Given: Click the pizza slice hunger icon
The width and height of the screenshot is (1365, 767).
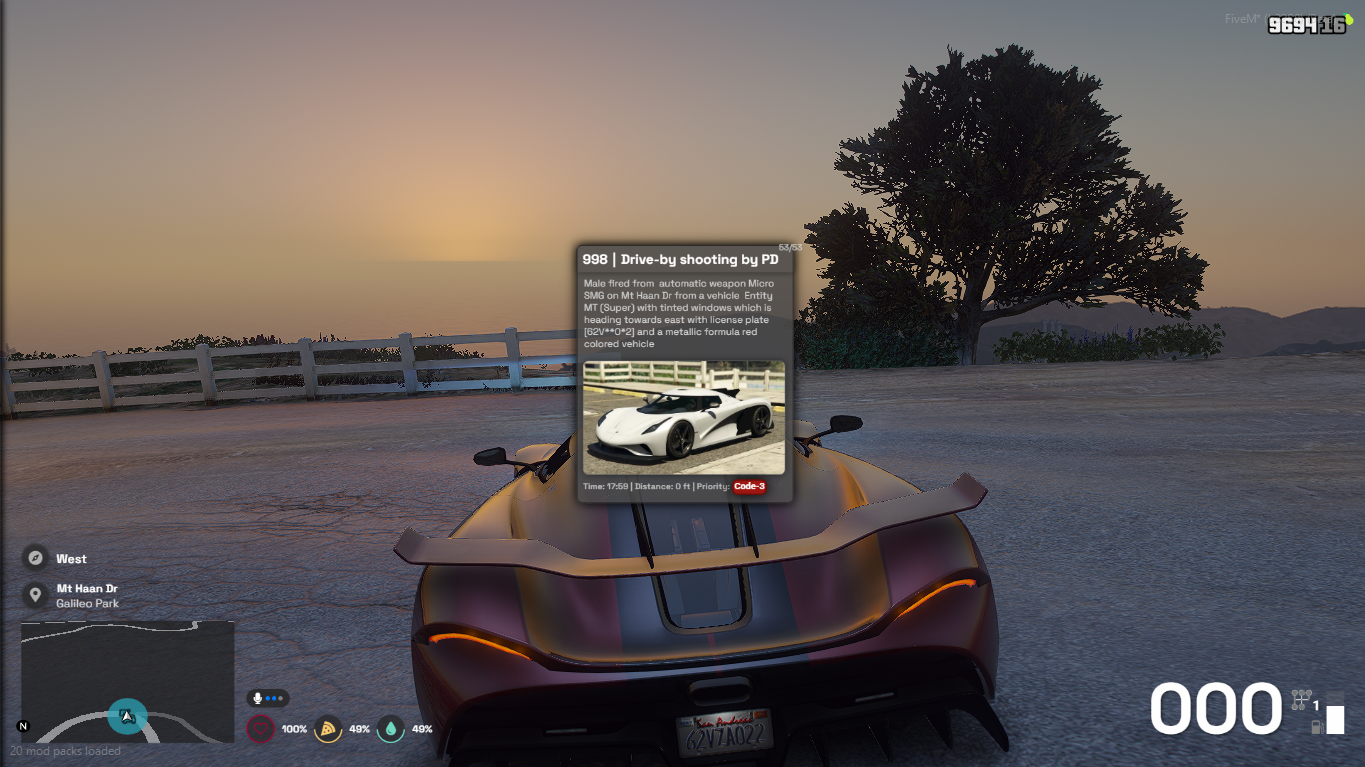Looking at the screenshot, I should [x=327, y=729].
